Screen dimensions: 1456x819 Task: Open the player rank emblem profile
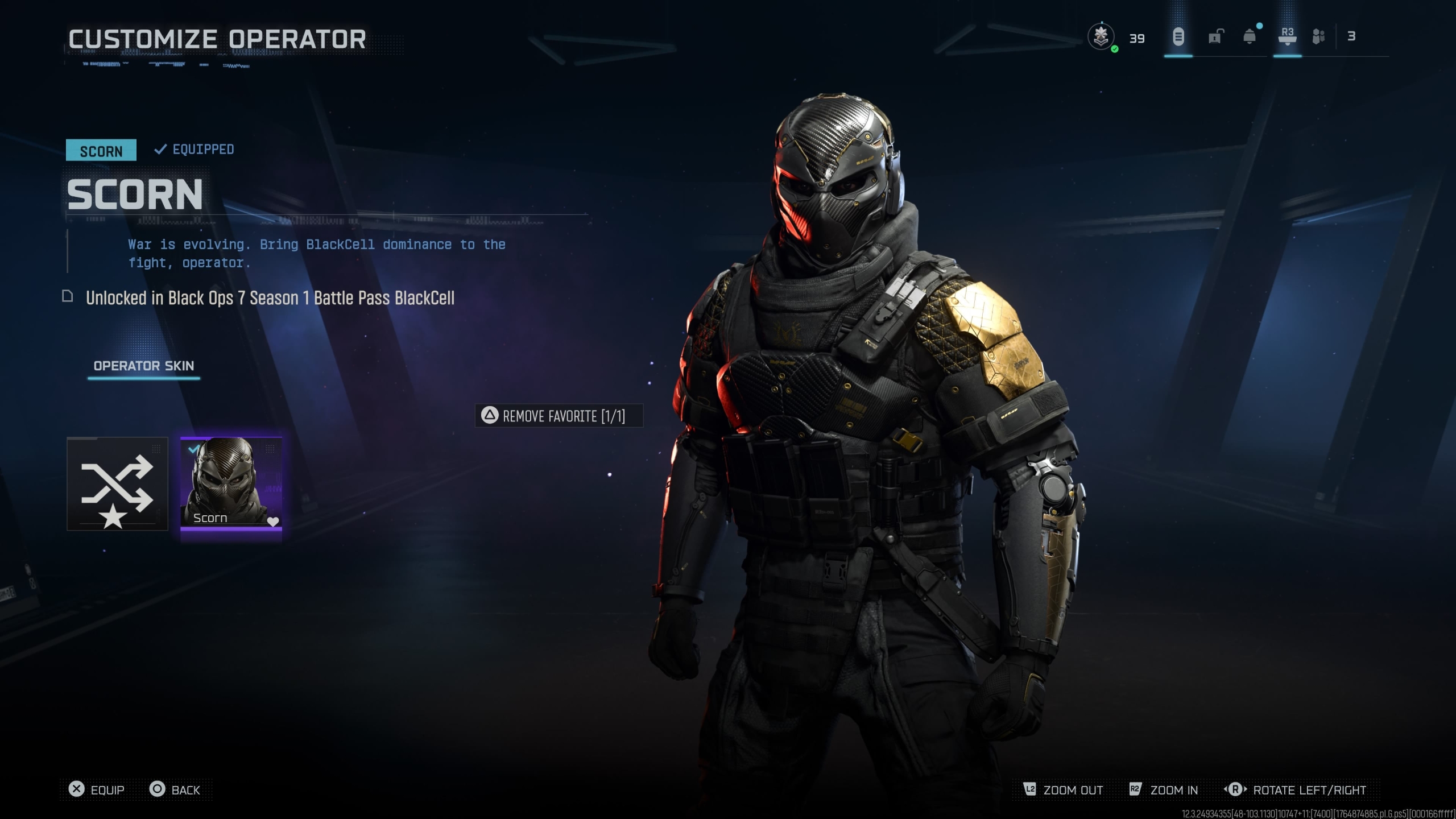tap(1101, 38)
